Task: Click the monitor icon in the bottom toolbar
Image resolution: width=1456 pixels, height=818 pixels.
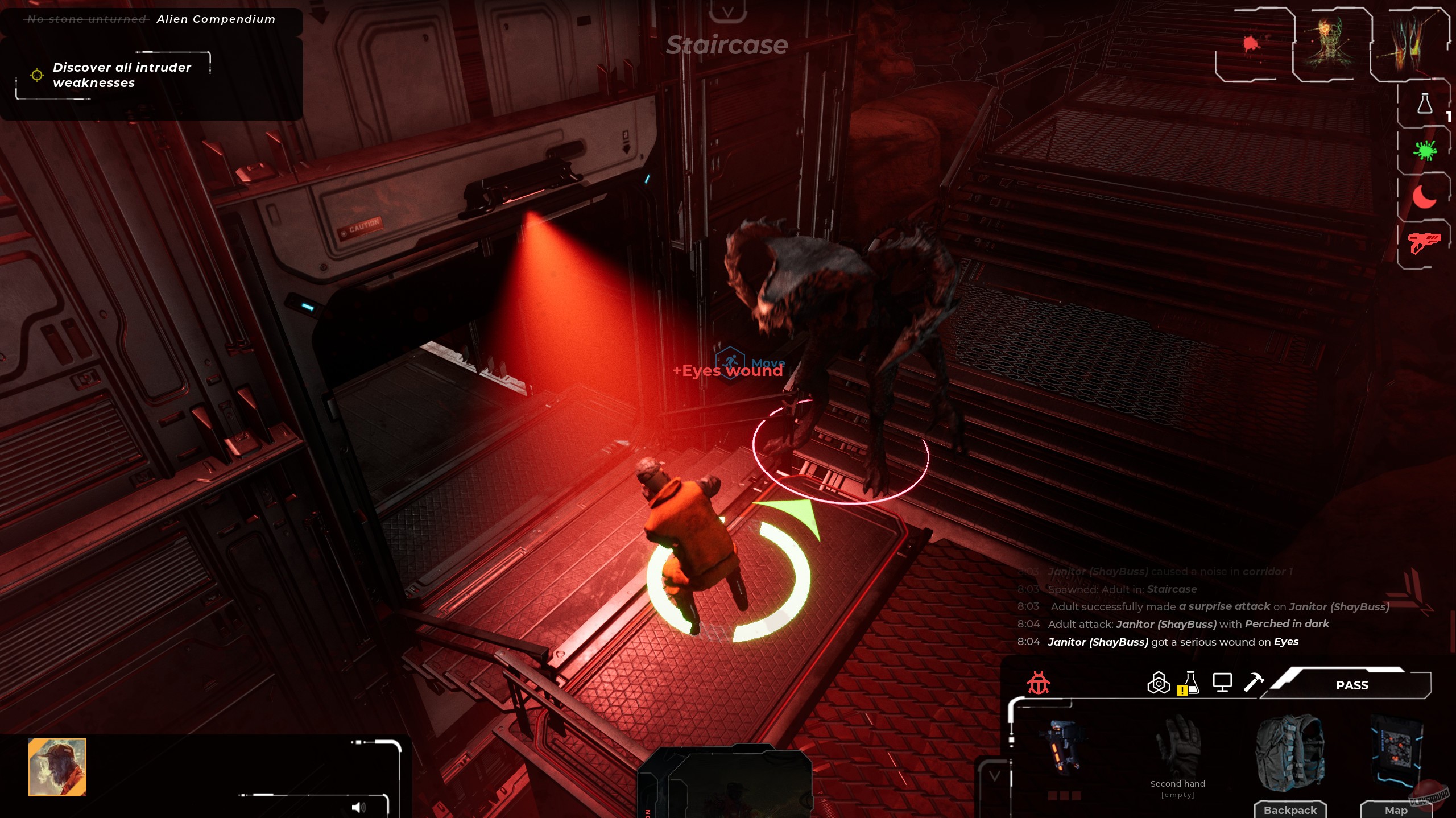Action: tap(1223, 683)
